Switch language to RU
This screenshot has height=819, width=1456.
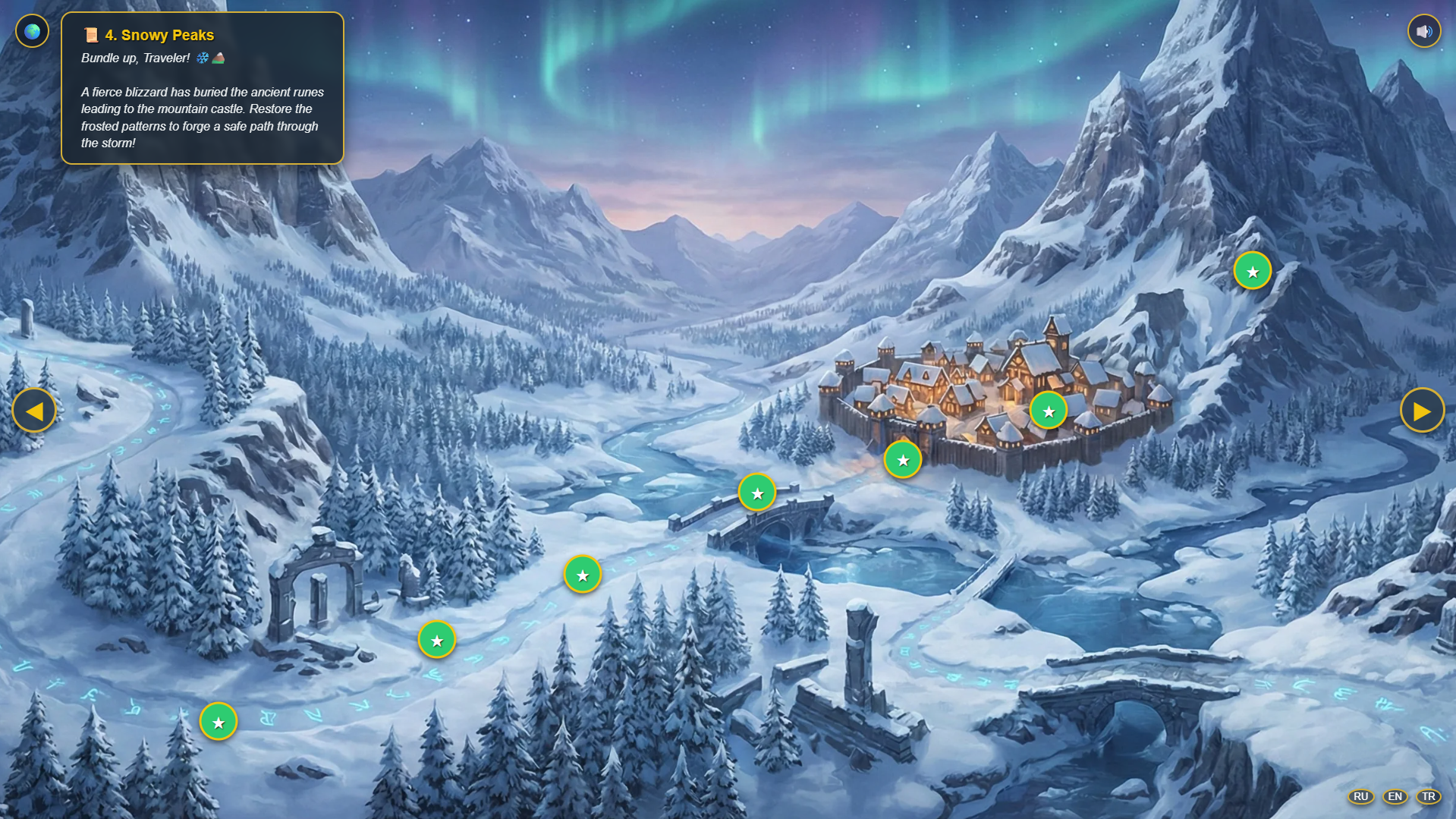[x=1360, y=797]
